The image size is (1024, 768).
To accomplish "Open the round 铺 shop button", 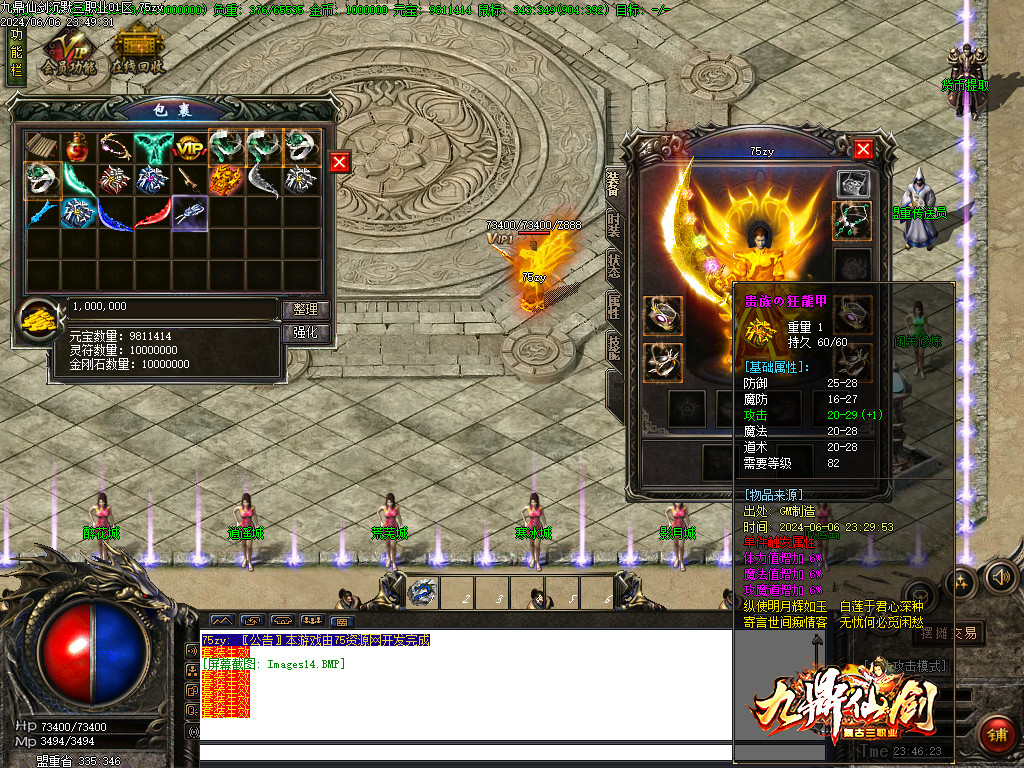I will 996,735.
